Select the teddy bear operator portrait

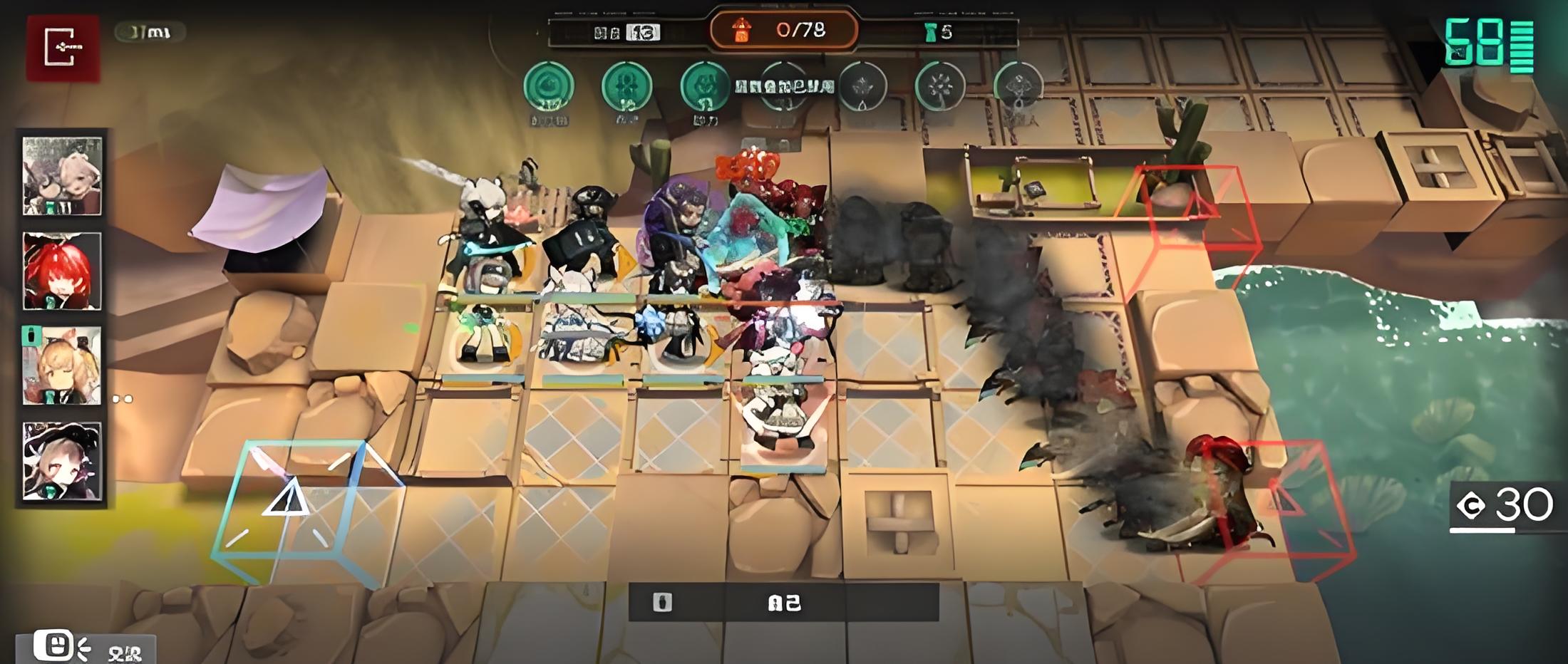[62, 176]
